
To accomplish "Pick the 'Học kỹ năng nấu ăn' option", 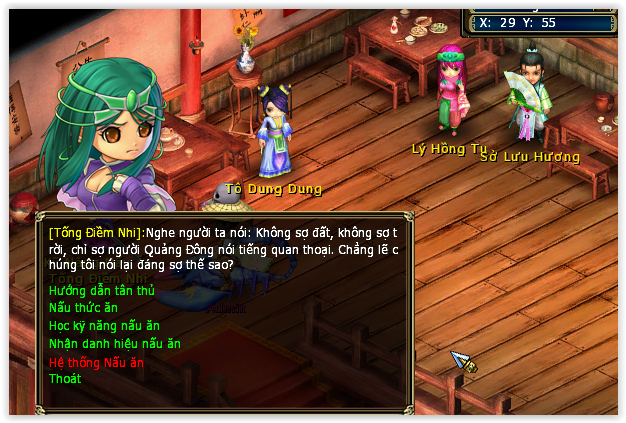I will point(104,326).
